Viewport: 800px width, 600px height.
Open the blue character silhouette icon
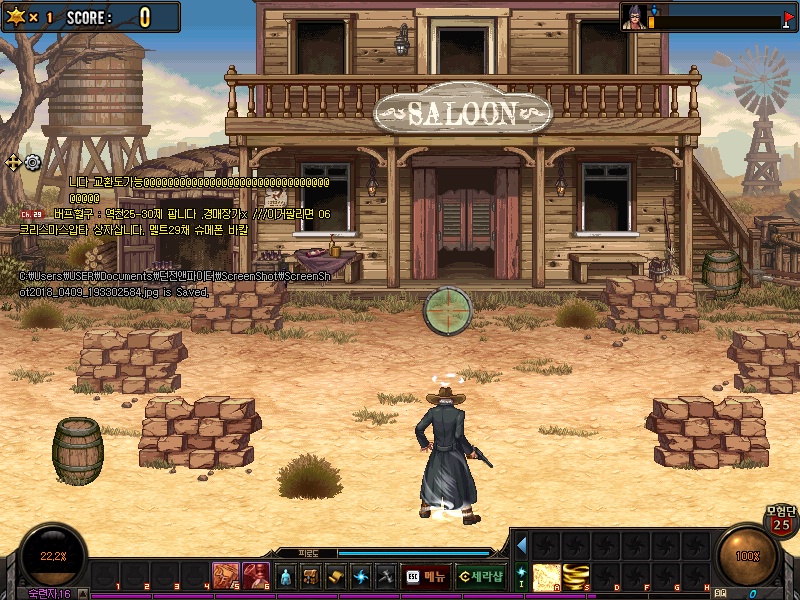tap(286, 576)
